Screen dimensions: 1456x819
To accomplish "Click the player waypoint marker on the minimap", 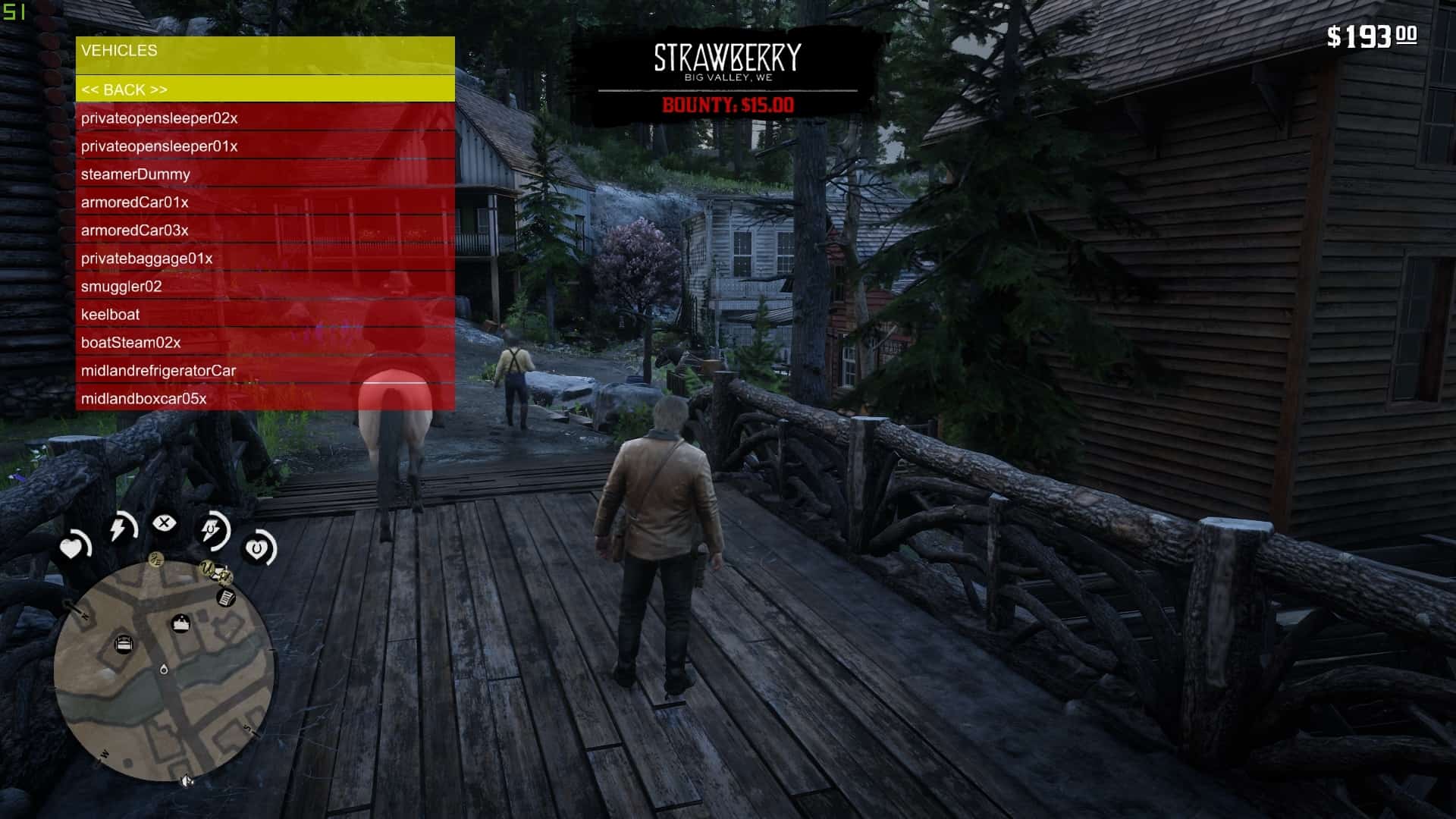I will (163, 669).
